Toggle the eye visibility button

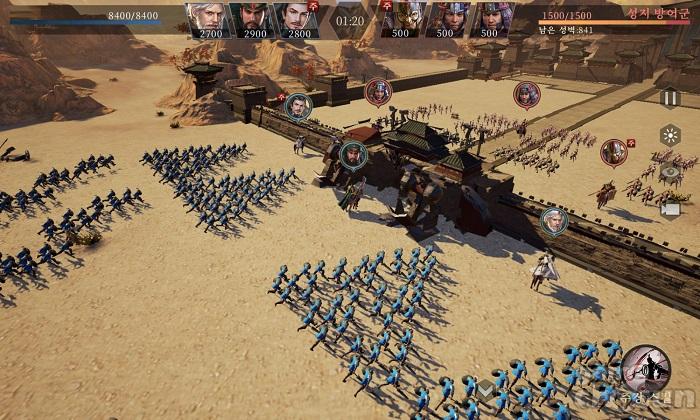[x=670, y=172]
